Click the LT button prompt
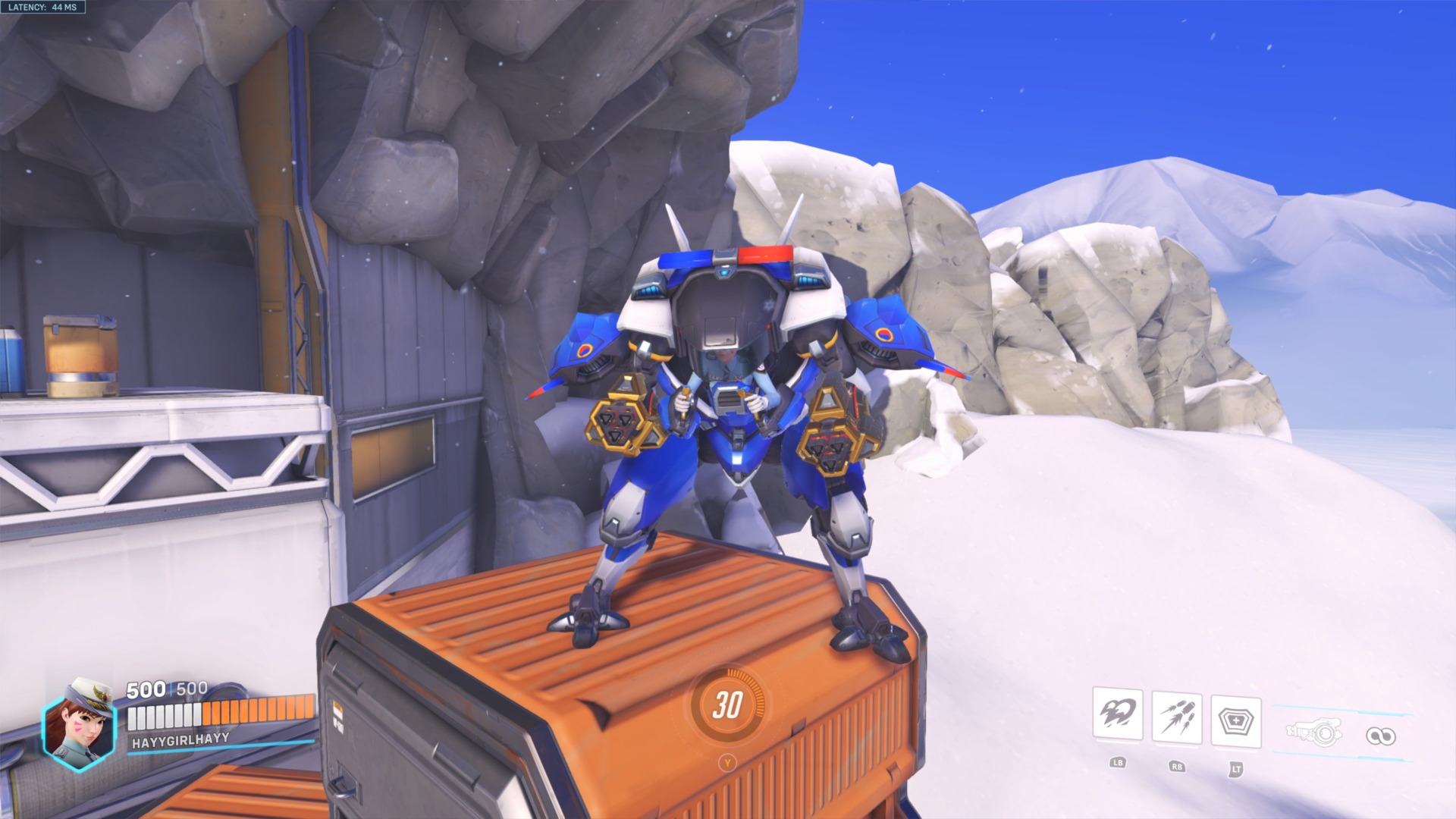The width and height of the screenshot is (1456, 819). click(1237, 770)
